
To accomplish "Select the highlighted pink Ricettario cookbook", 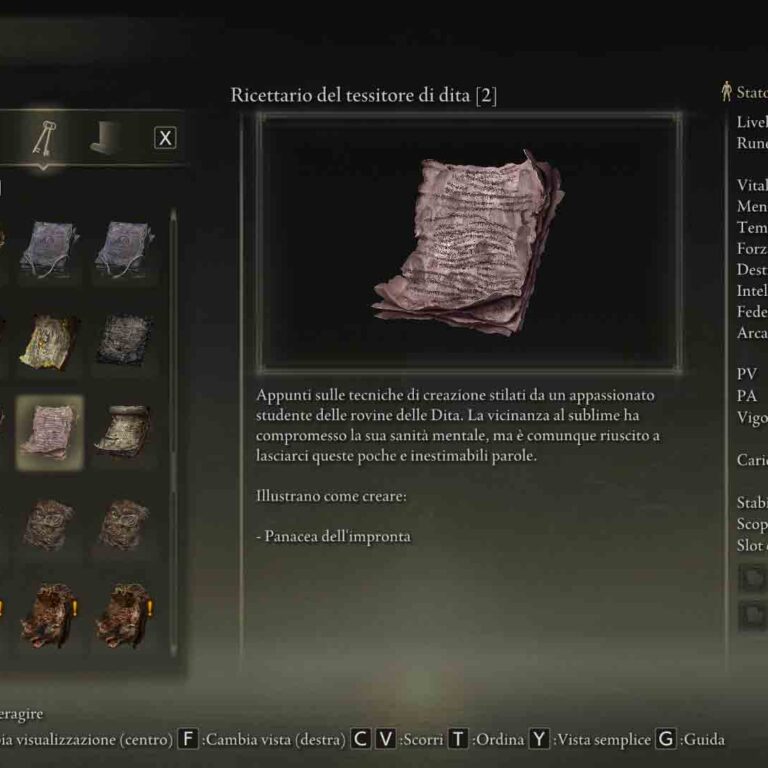I will [x=50, y=433].
